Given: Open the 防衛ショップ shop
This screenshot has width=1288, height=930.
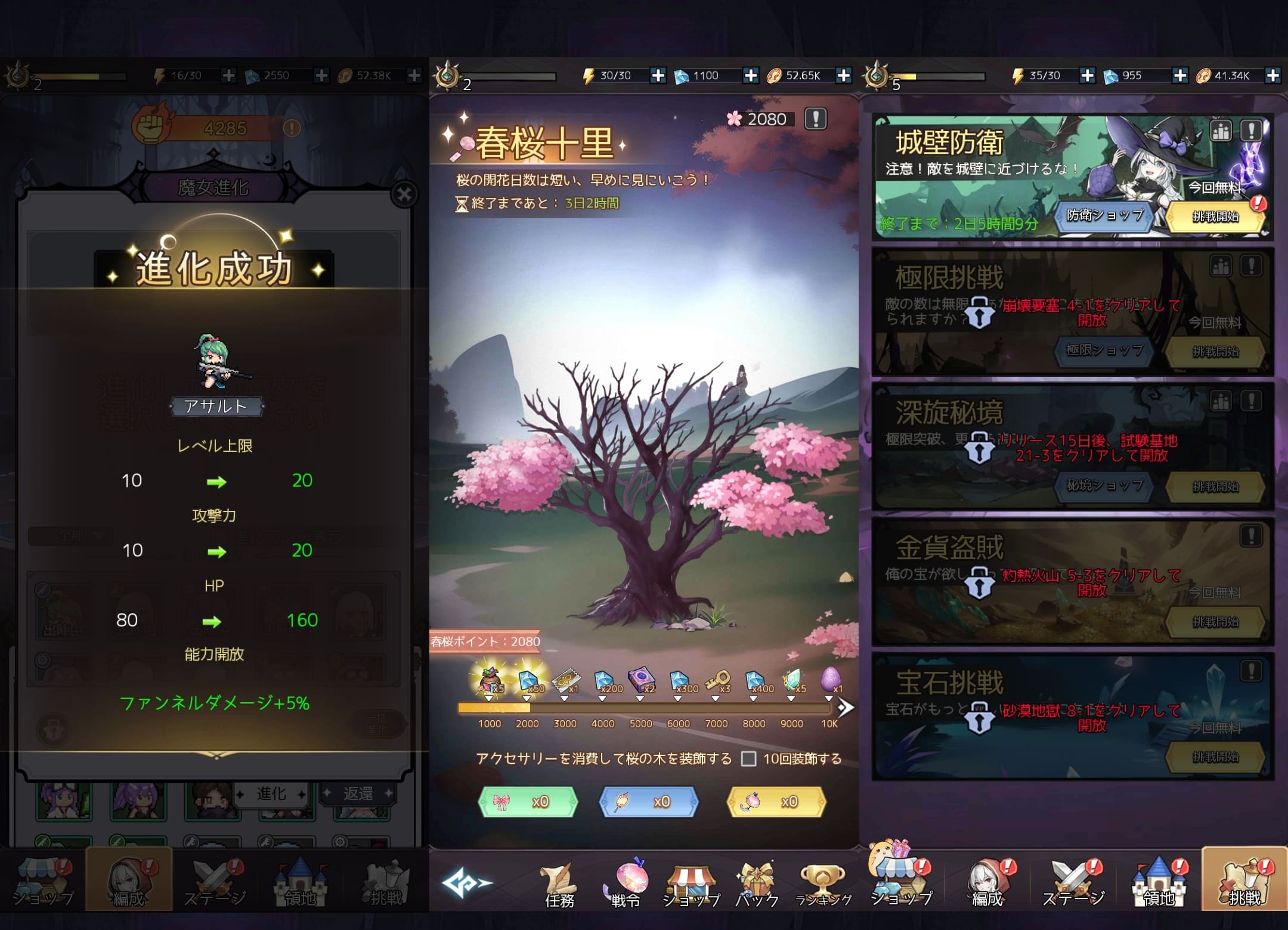Looking at the screenshot, I should [1104, 216].
